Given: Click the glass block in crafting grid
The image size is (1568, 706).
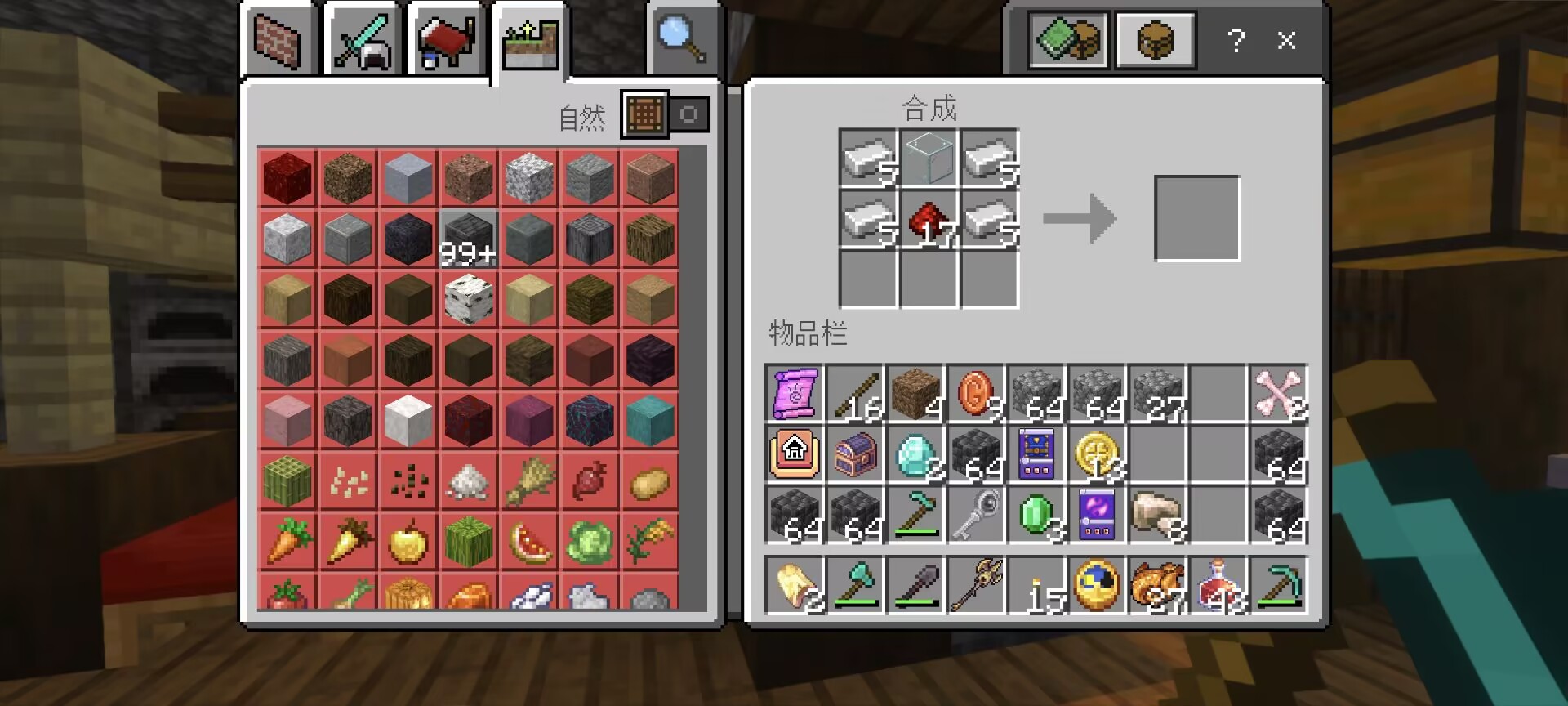Looking at the screenshot, I should point(929,159).
